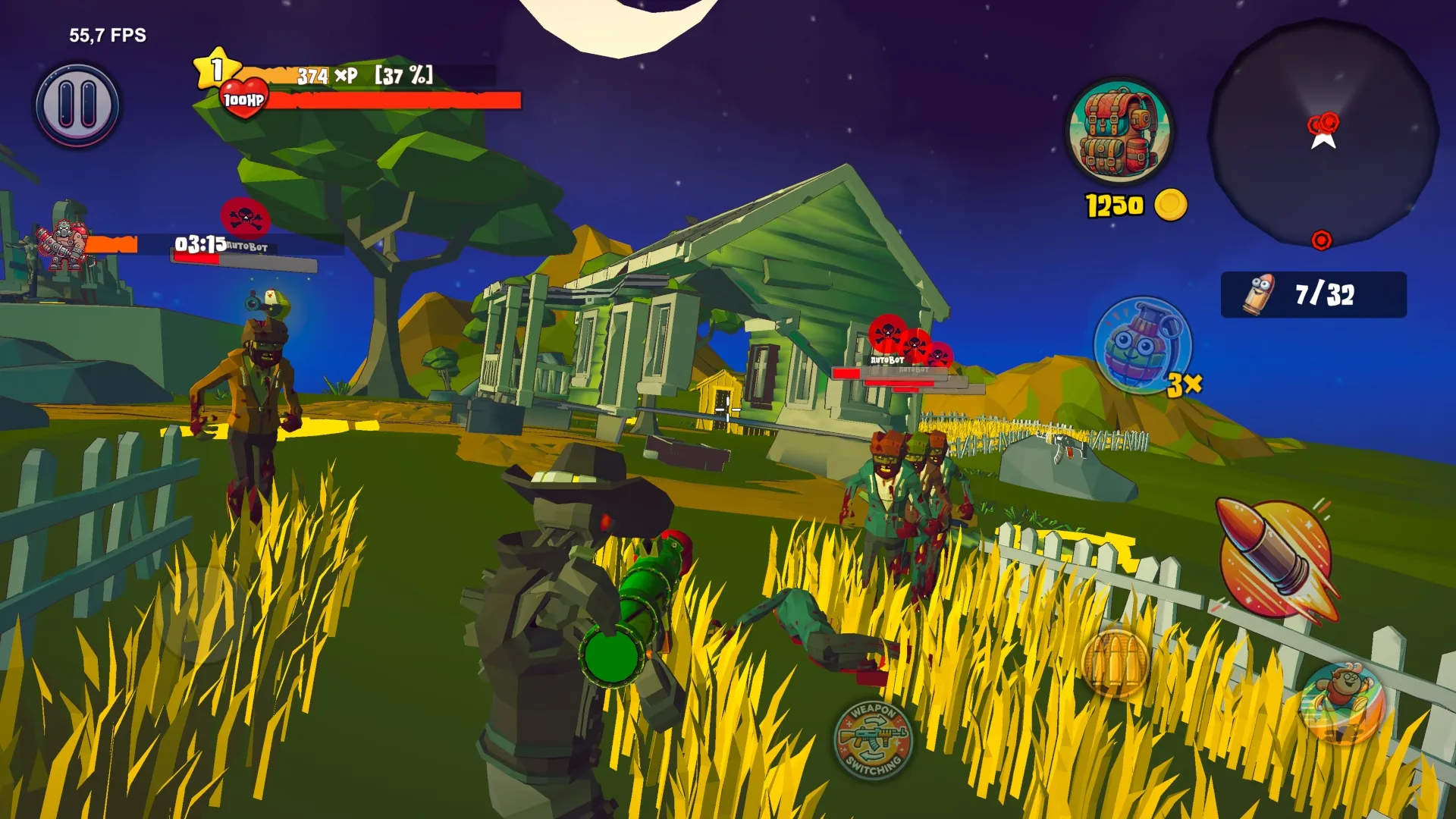Fire the weapon with the bullet button

[x=1275, y=558]
